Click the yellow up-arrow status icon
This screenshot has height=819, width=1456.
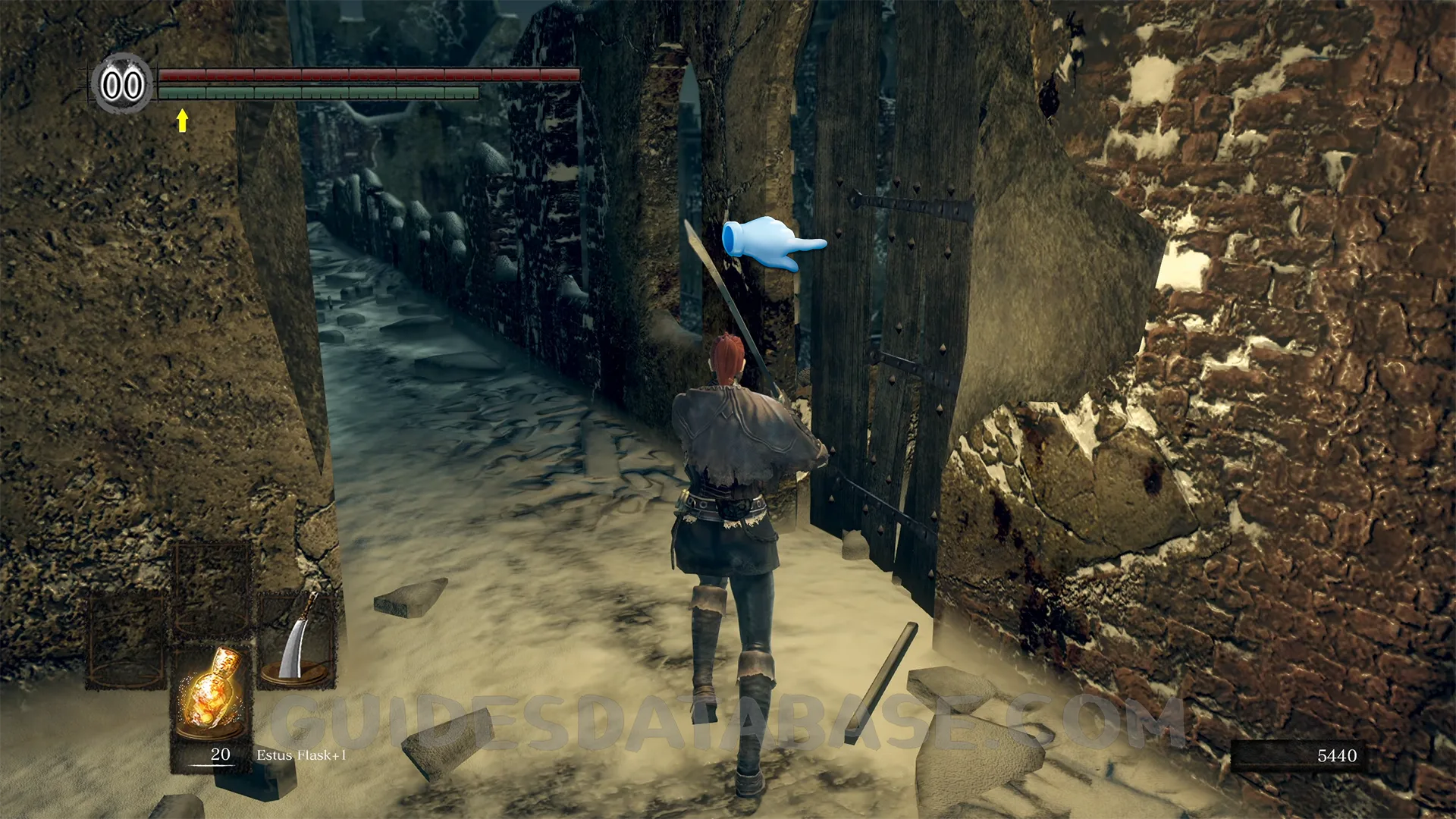point(182,120)
